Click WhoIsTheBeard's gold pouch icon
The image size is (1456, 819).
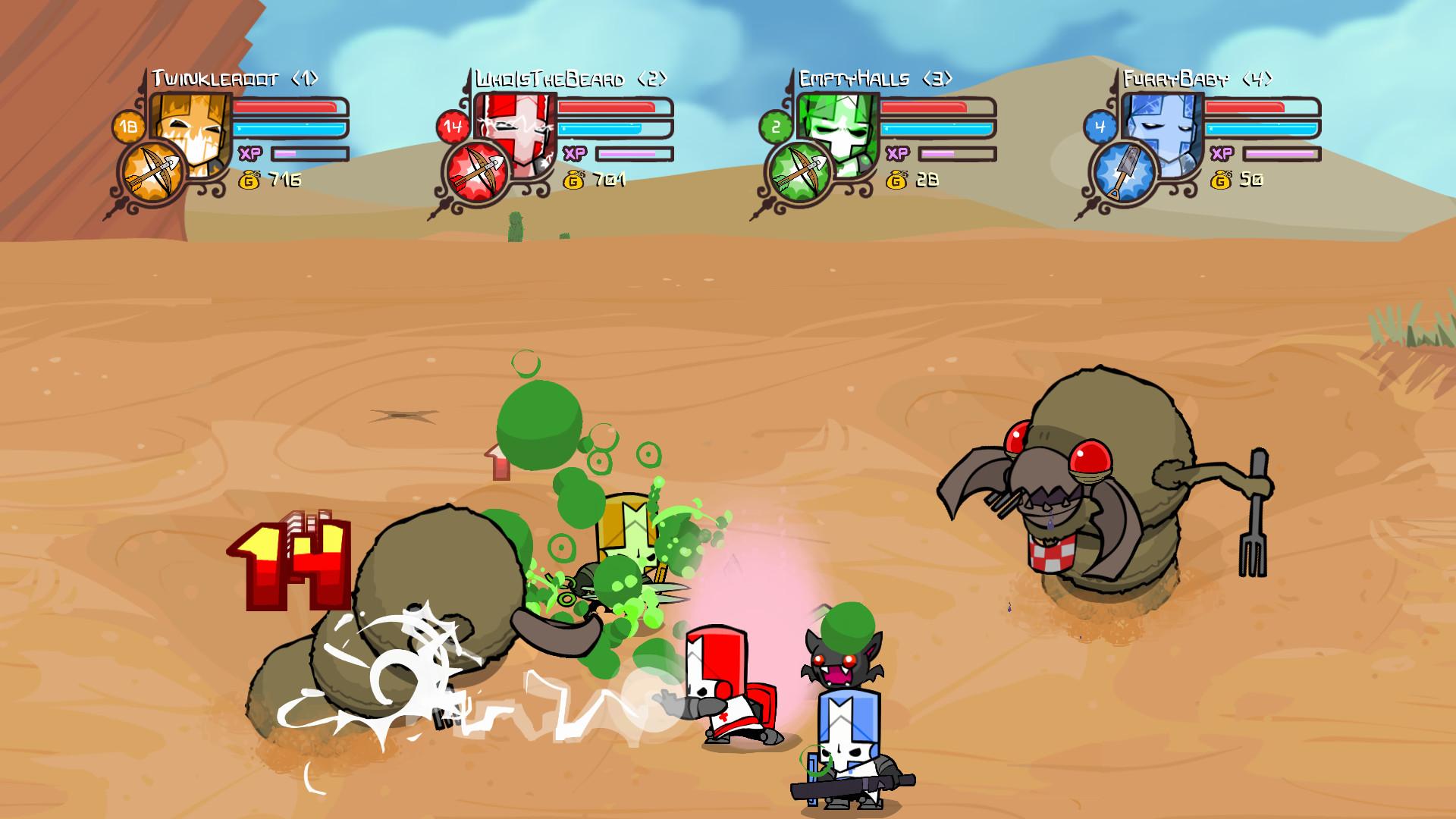(x=573, y=181)
